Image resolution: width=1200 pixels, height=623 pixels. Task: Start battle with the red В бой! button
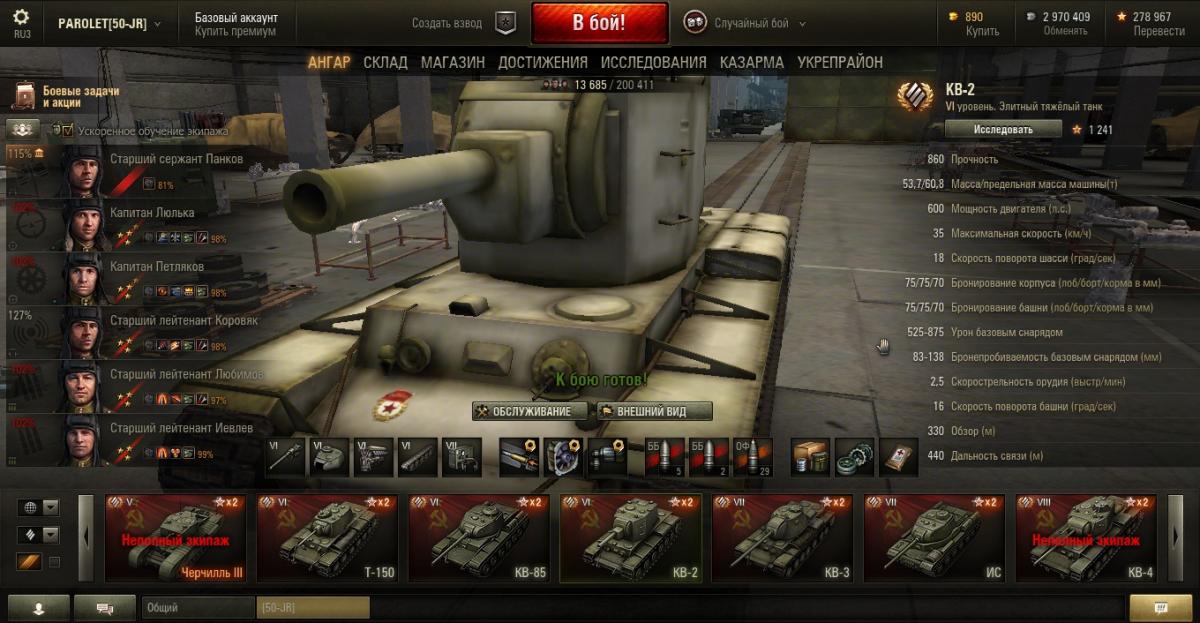[599, 23]
